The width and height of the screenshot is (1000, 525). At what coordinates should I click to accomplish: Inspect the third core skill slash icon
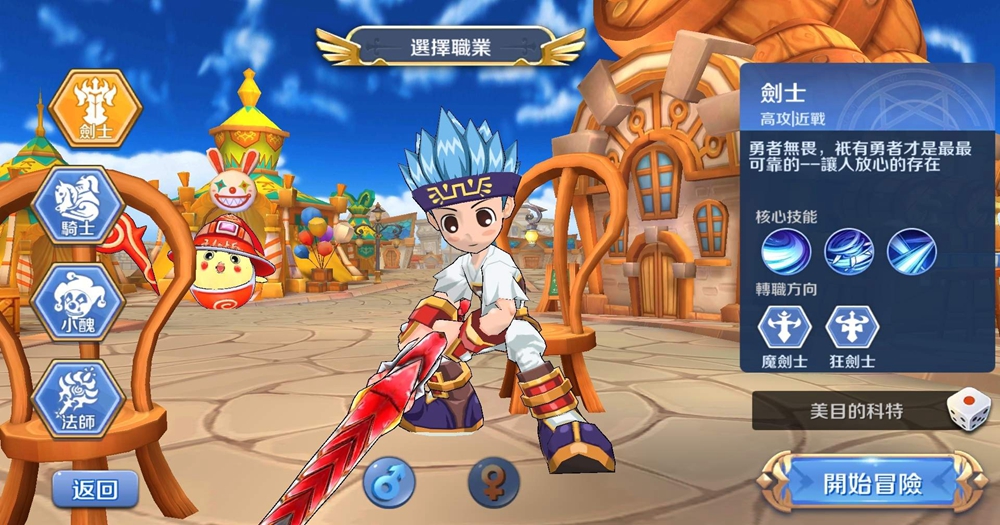[x=911, y=252]
